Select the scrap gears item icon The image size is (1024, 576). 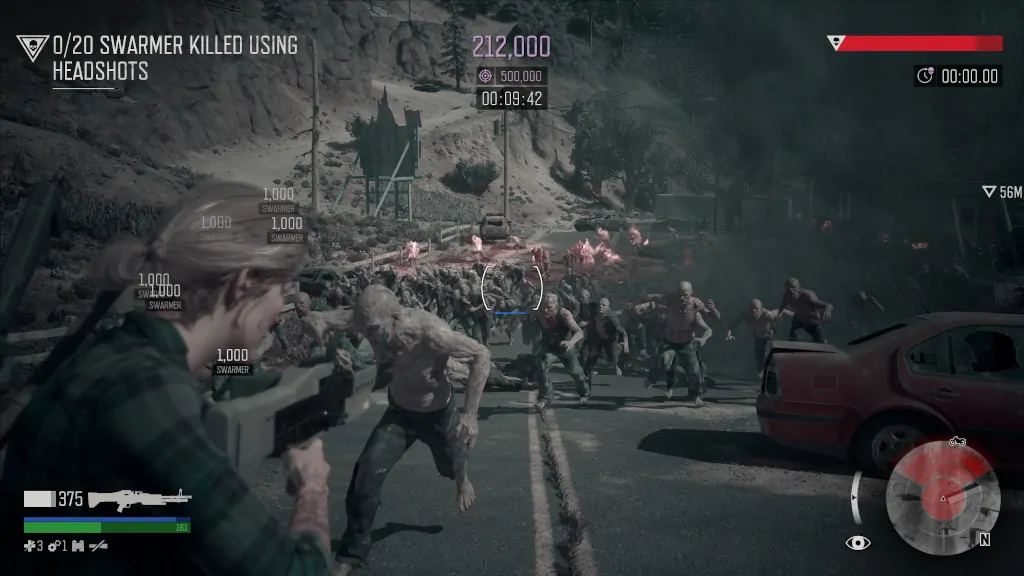[54, 545]
